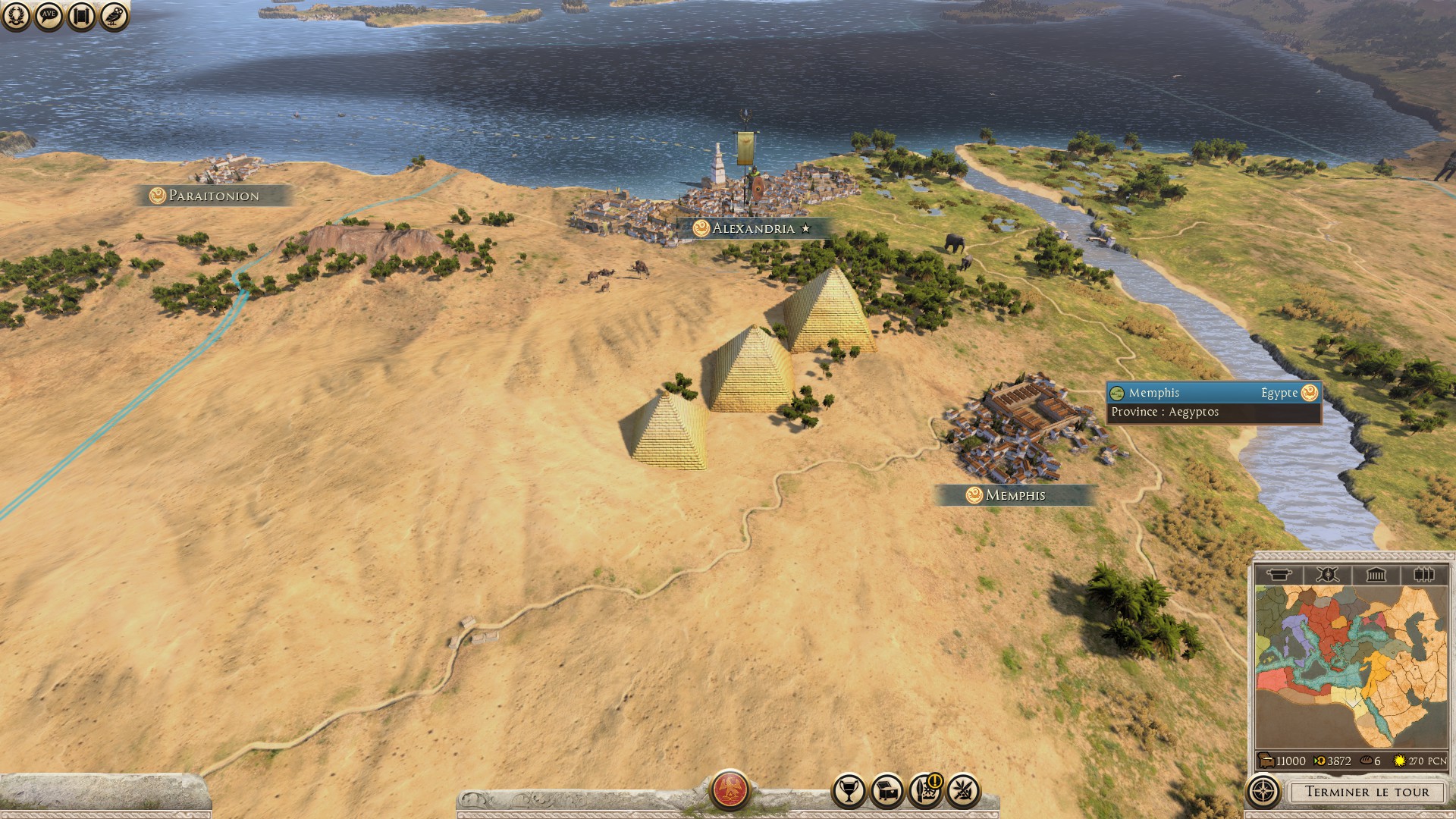Open the trophy cup objectives button
The image size is (1456, 819).
(849, 791)
